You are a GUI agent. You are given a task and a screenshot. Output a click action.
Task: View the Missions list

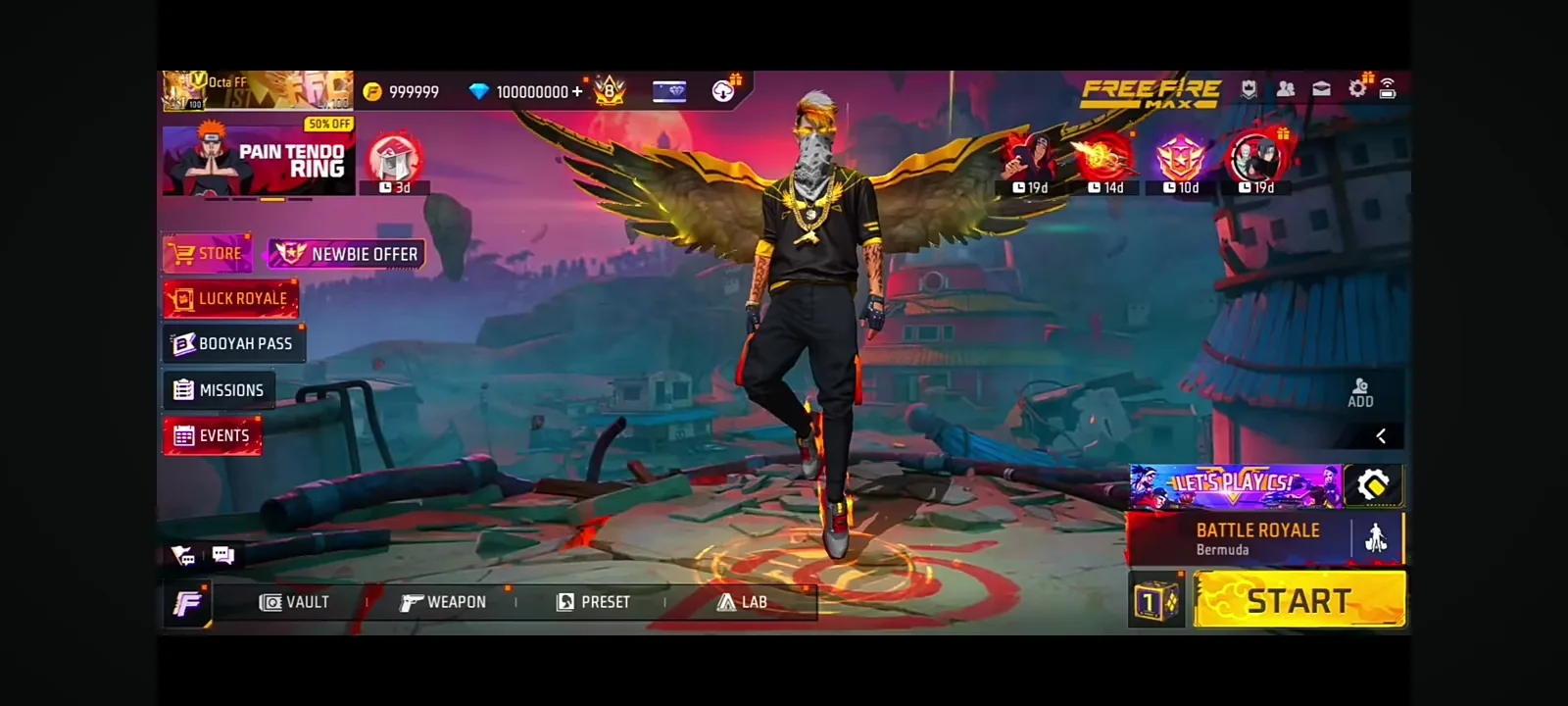220,389
